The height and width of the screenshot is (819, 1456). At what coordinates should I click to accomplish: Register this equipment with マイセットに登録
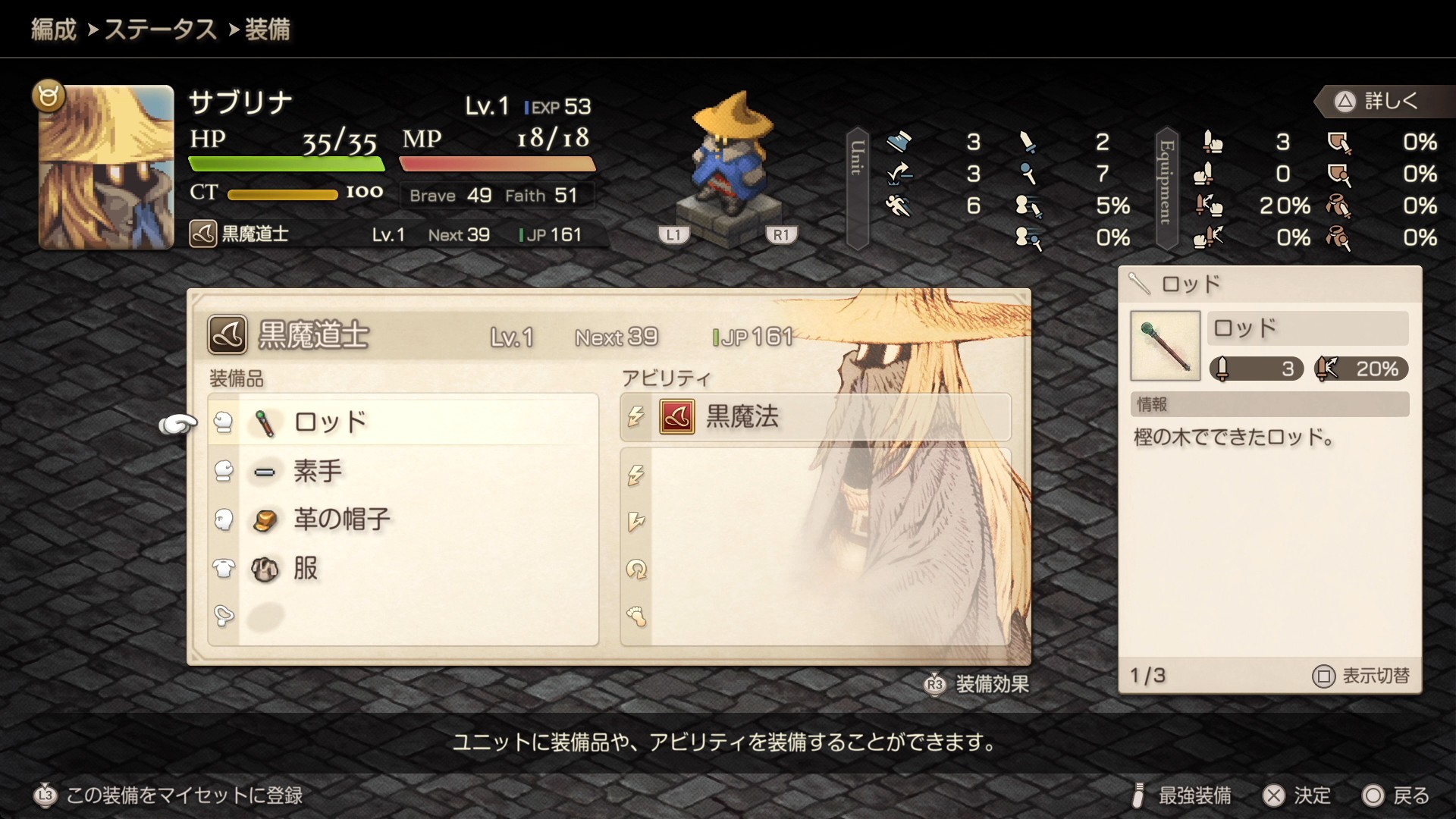coord(168,795)
